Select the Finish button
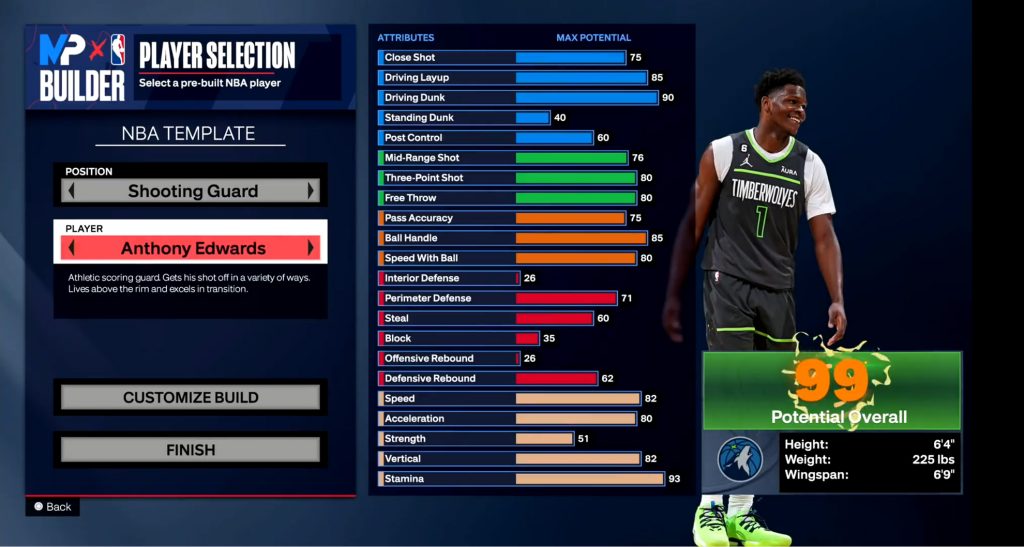 point(190,450)
